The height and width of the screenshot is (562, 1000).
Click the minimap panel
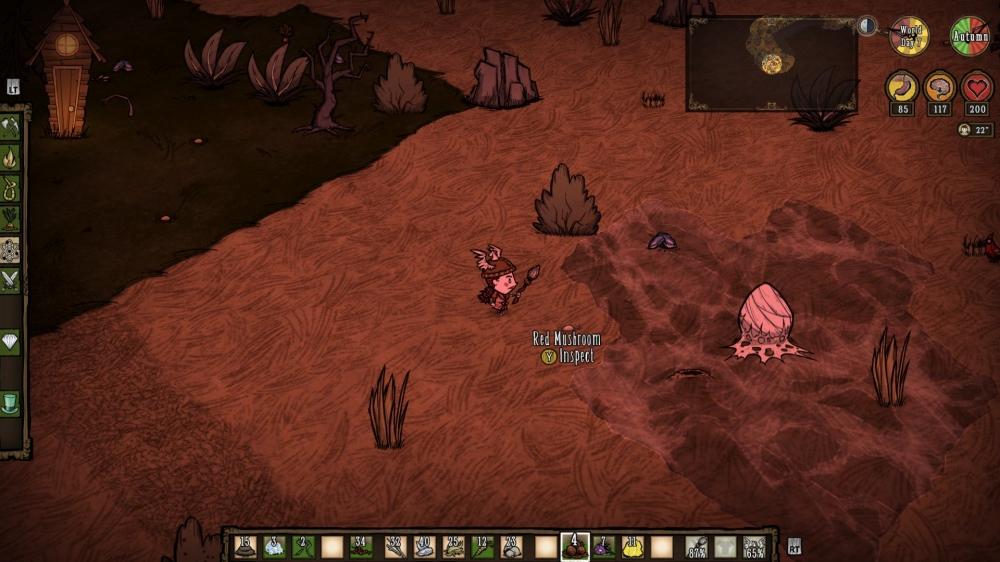pos(771,63)
